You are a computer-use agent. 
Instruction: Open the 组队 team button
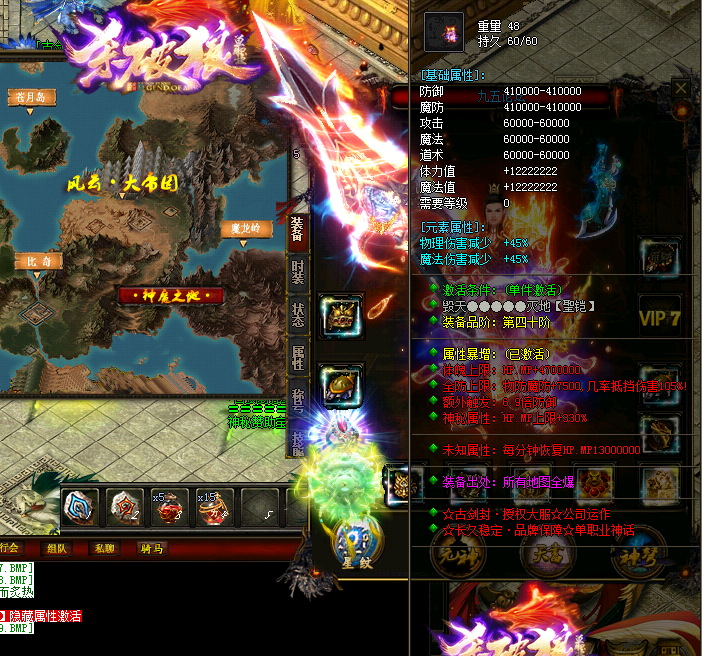click(x=57, y=548)
